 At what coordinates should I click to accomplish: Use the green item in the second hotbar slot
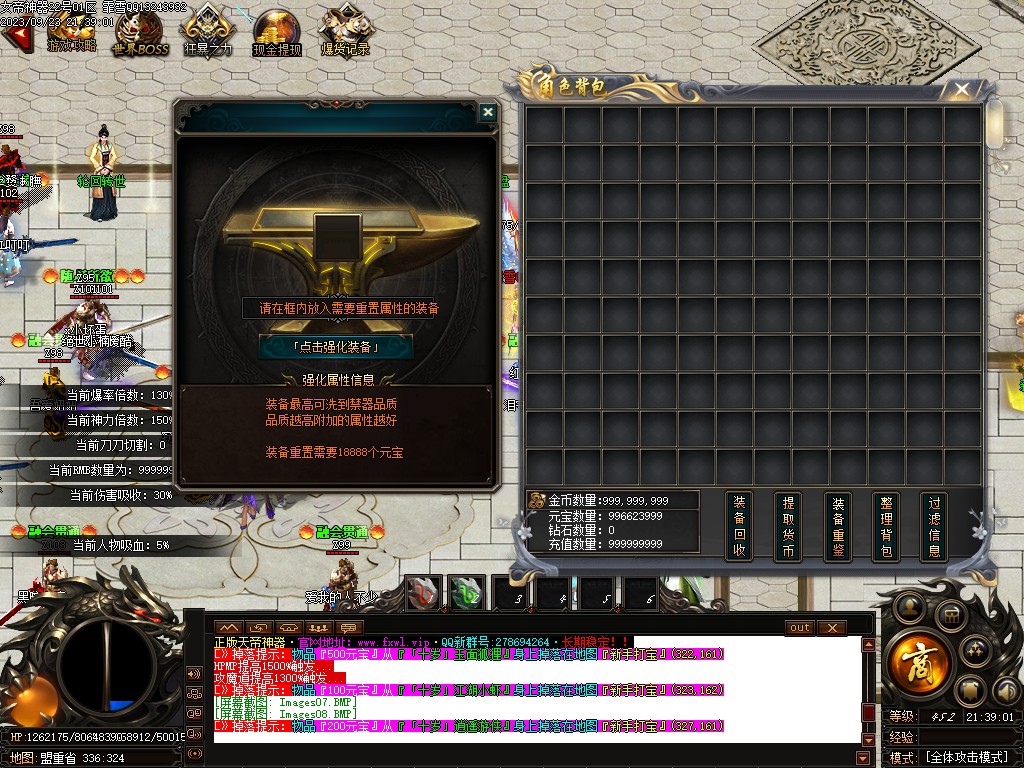tap(466, 593)
